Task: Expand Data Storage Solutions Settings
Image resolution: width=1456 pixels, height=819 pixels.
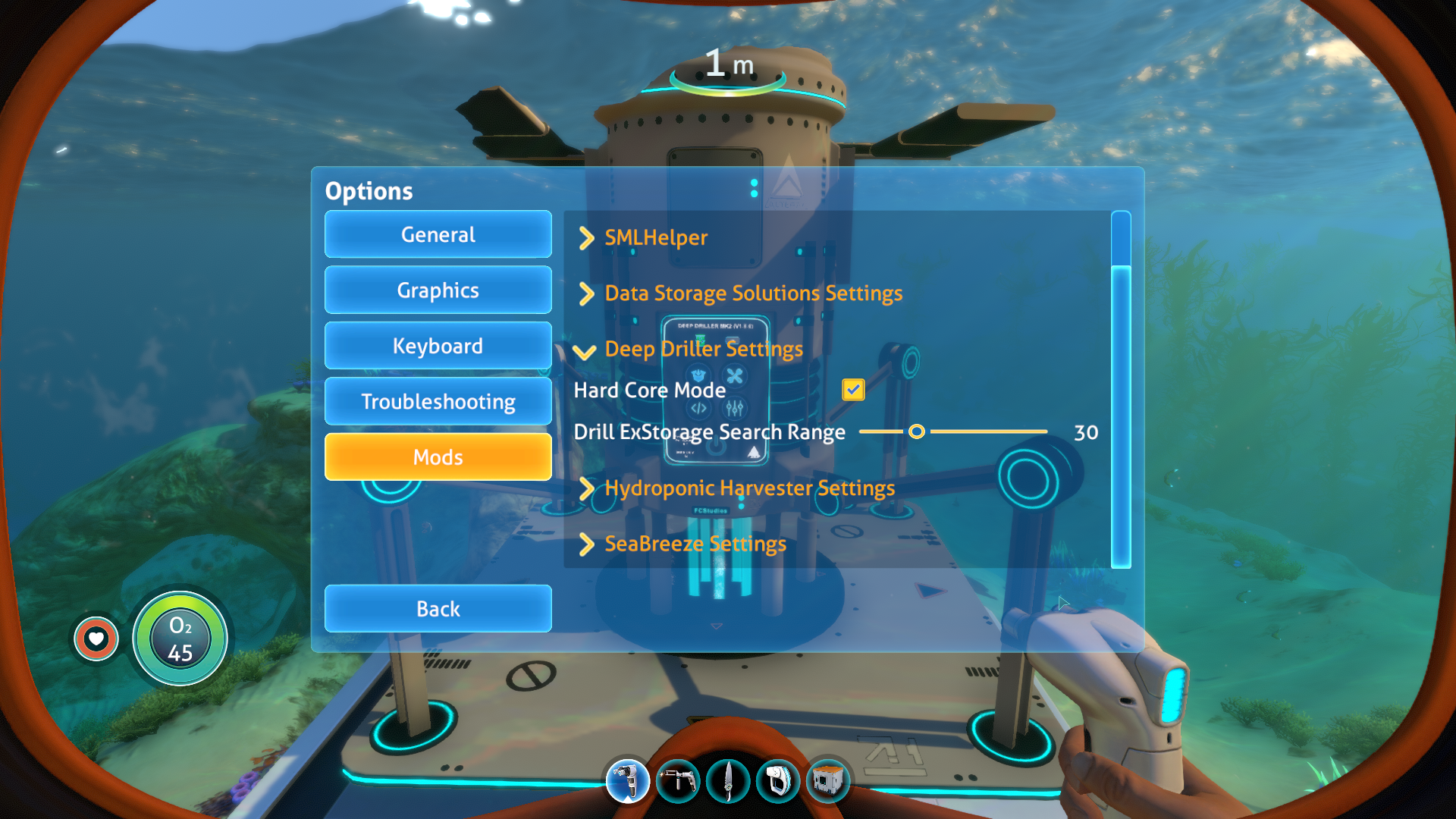Action: tap(752, 293)
